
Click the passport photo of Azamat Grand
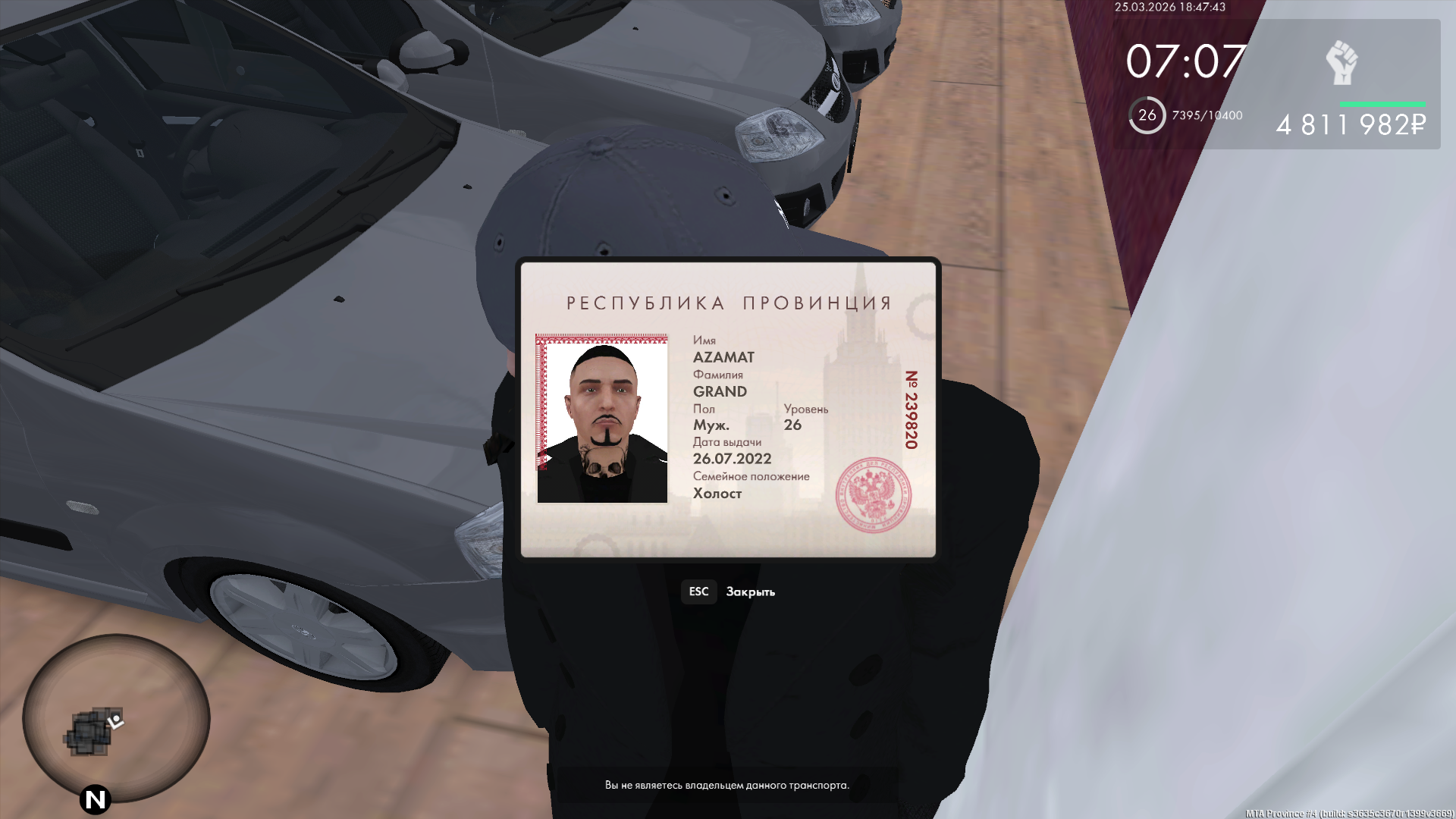[602, 419]
